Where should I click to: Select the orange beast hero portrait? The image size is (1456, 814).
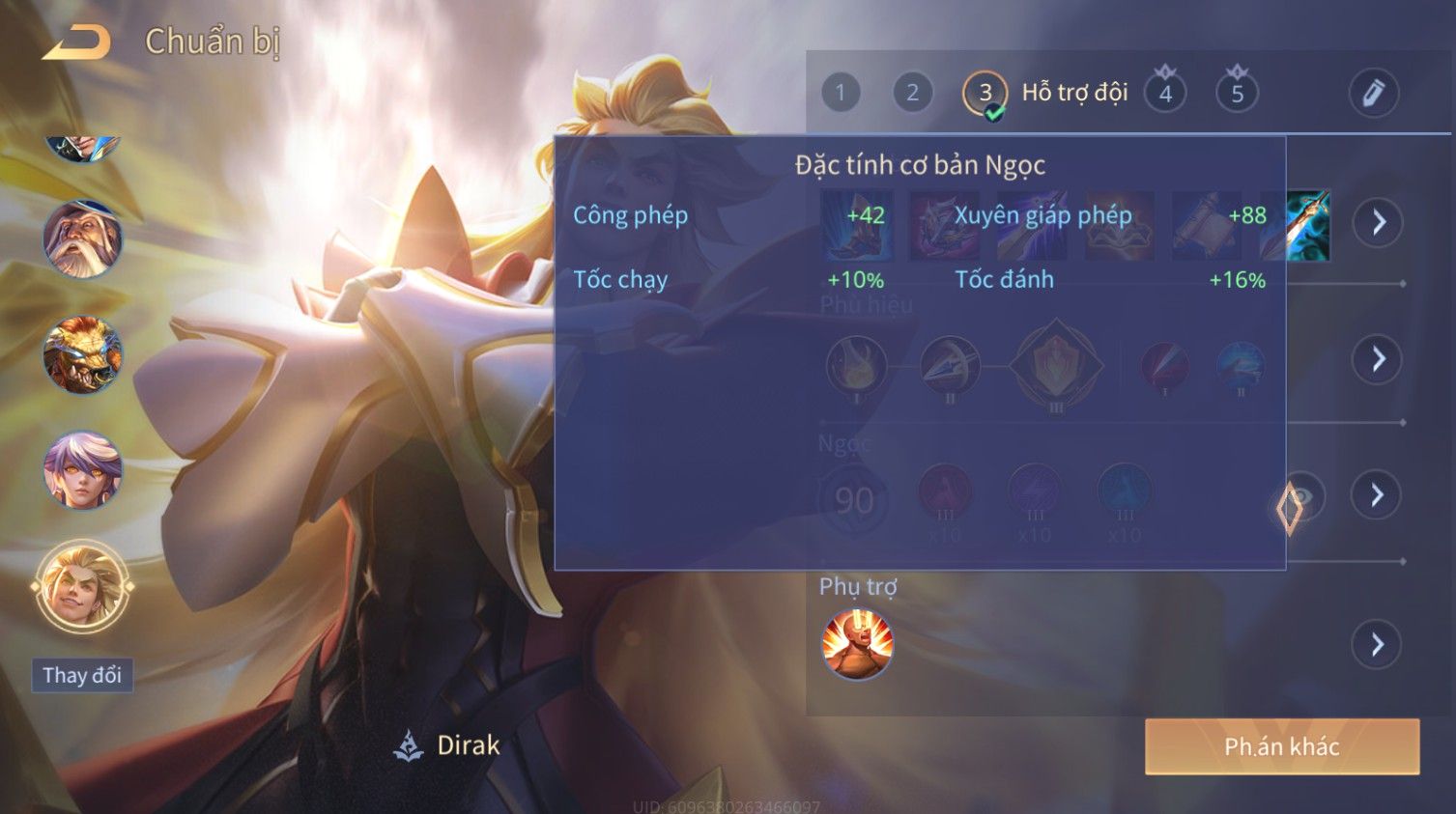[82, 354]
